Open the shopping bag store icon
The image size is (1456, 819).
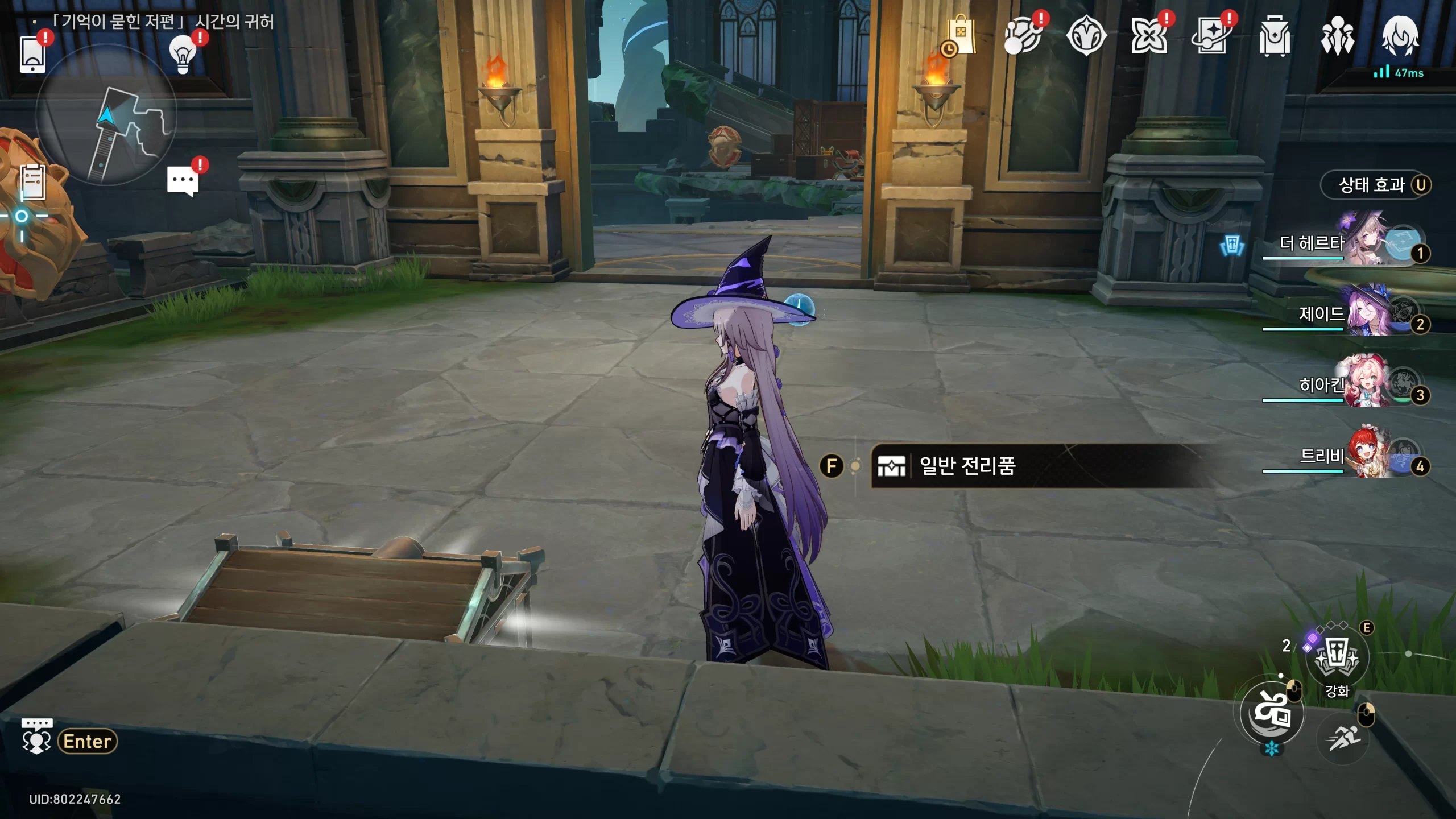tap(960, 36)
